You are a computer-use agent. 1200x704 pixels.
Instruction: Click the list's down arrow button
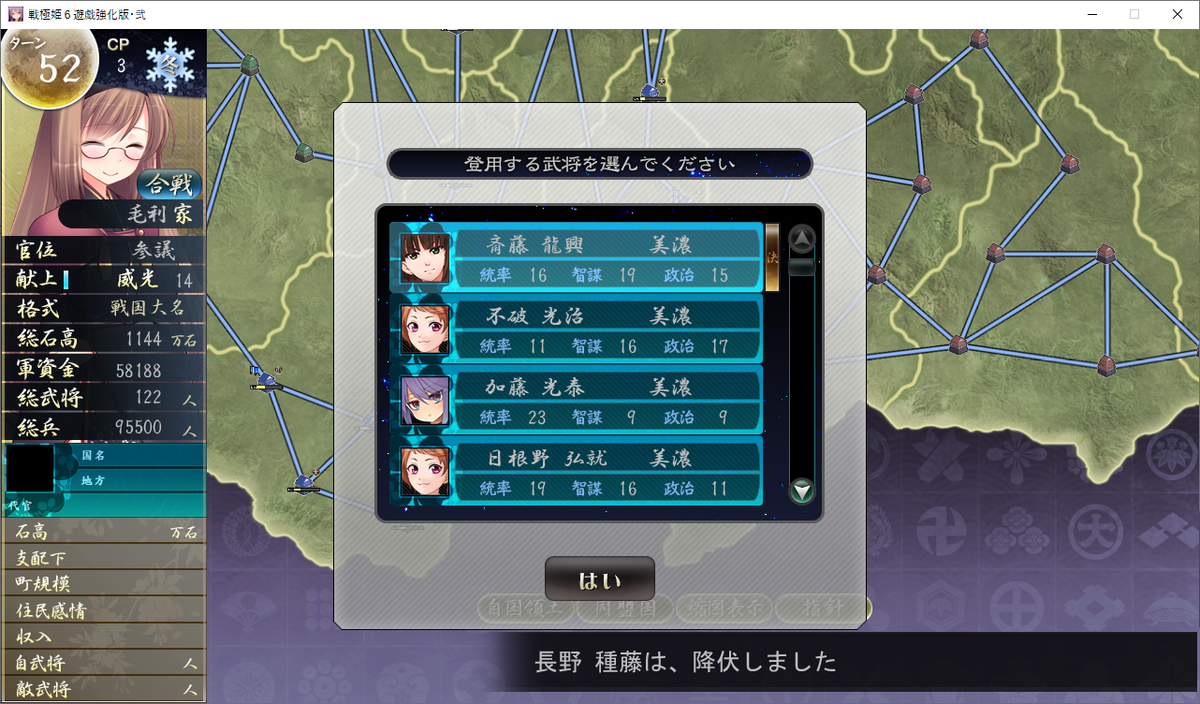pos(802,491)
